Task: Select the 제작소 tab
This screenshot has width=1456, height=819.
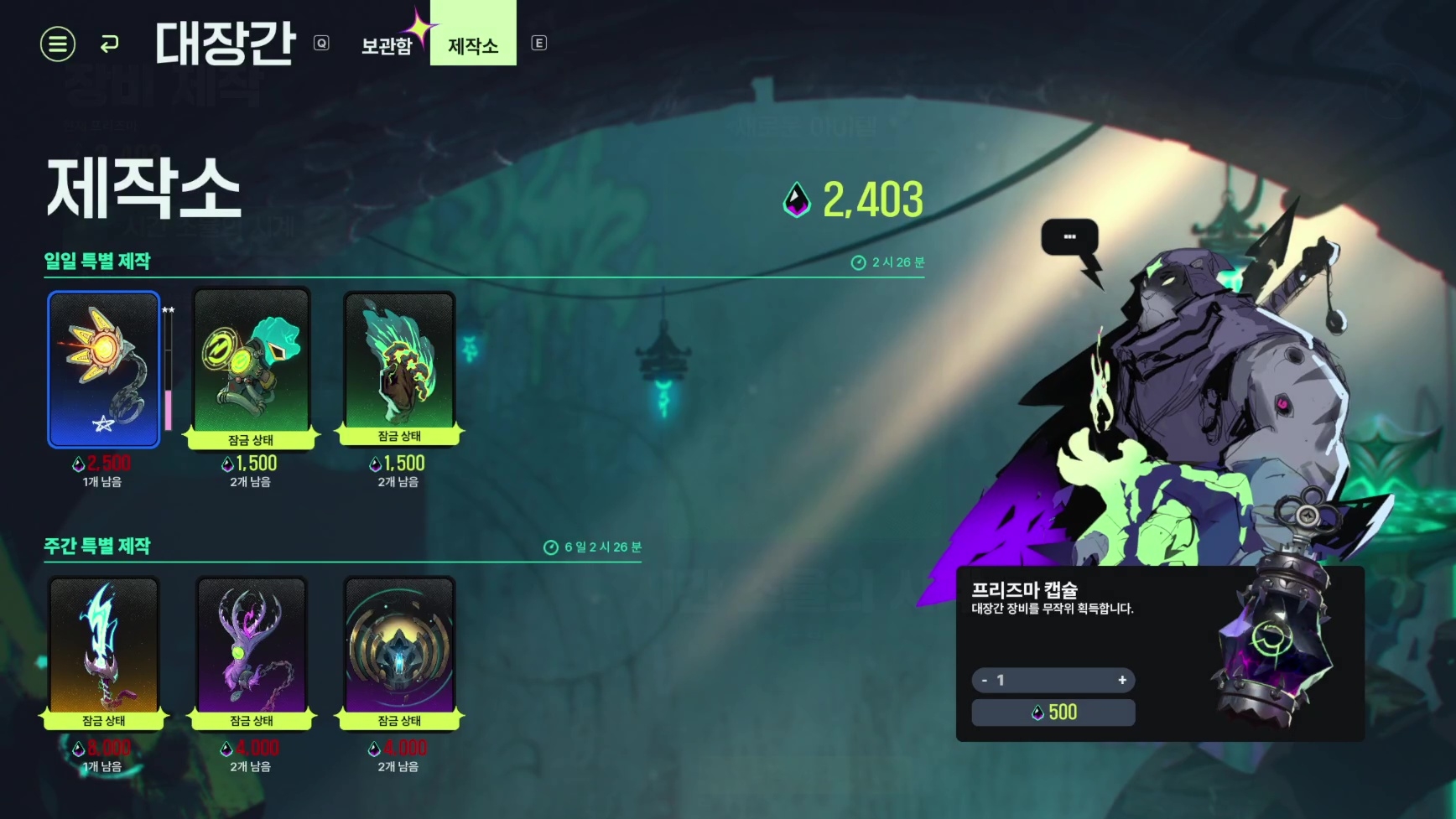Action: [x=473, y=45]
